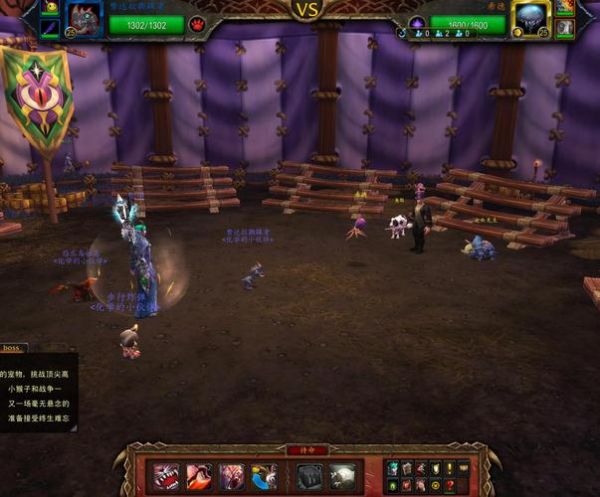
Task: Select your active pet's portrait
Action: 84,17
